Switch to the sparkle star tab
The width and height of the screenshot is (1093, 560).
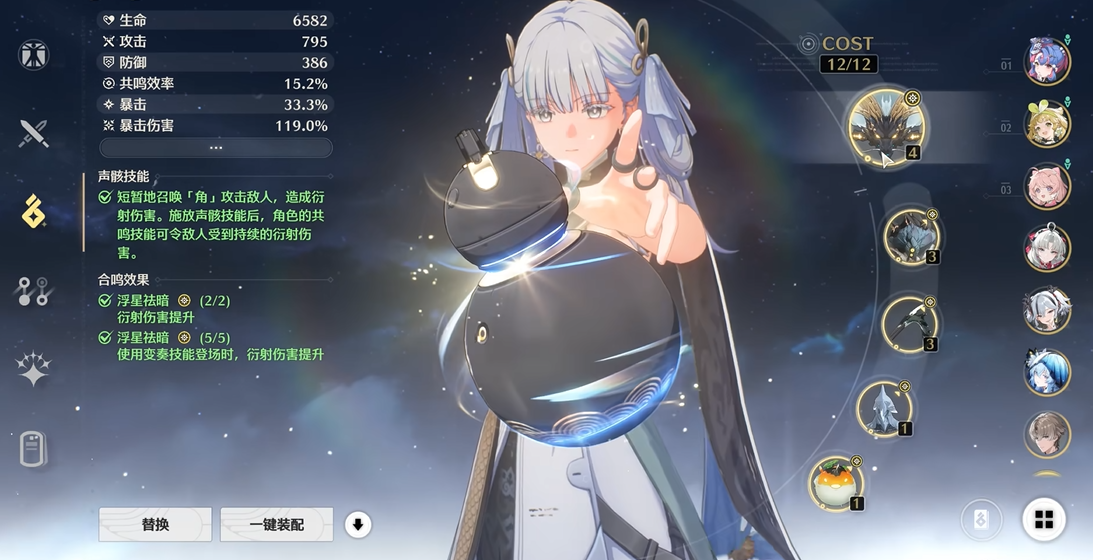(x=34, y=369)
